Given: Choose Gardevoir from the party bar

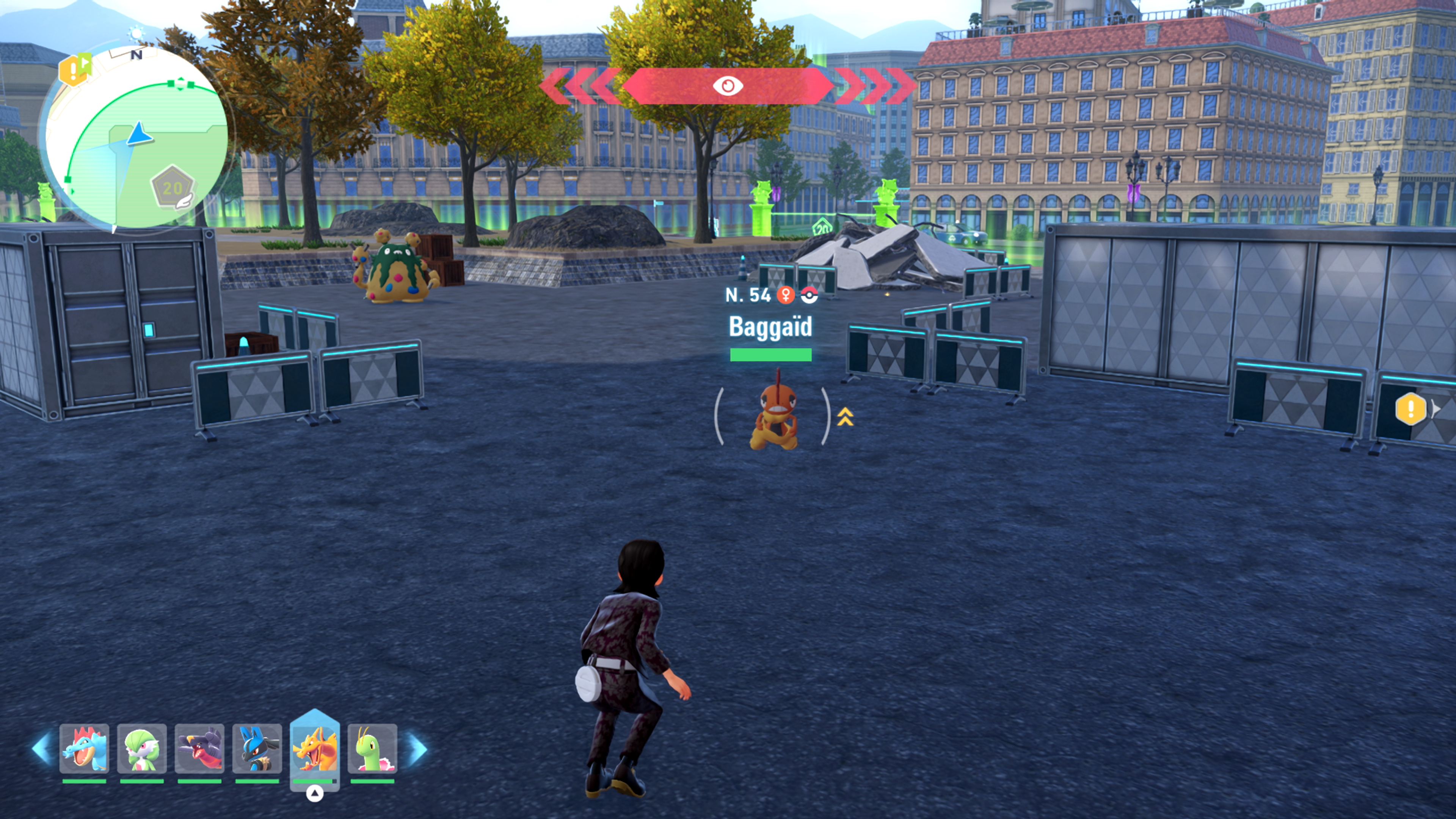Looking at the screenshot, I should pos(142,748).
